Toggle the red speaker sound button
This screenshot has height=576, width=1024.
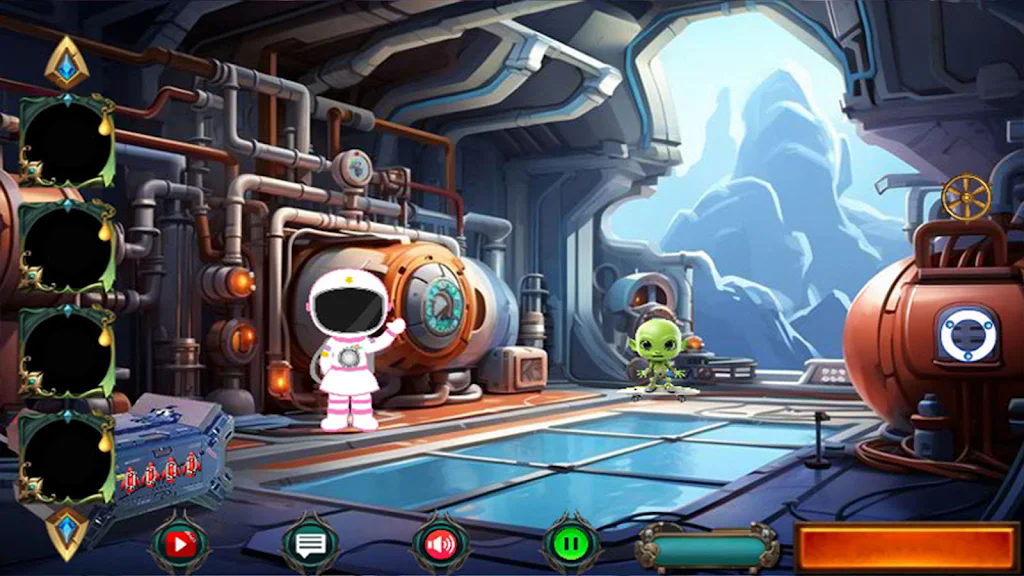point(440,544)
